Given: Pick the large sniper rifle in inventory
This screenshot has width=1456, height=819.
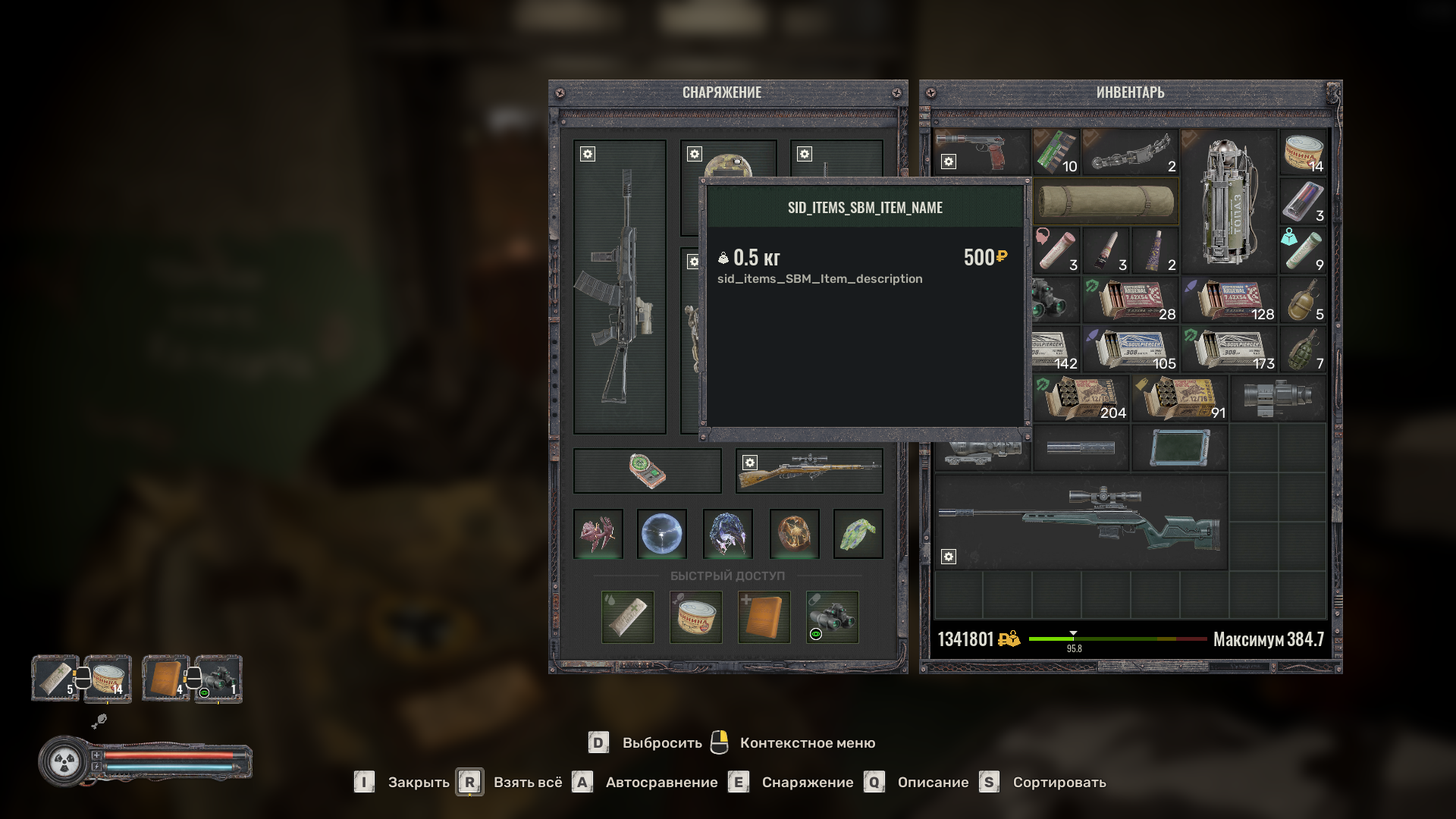Looking at the screenshot, I should [x=1081, y=521].
